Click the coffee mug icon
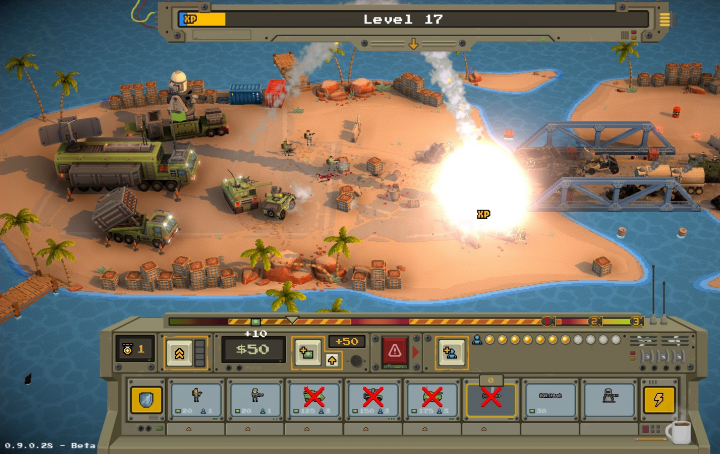Viewport: 720px width, 454px height. pyautogui.click(x=678, y=432)
